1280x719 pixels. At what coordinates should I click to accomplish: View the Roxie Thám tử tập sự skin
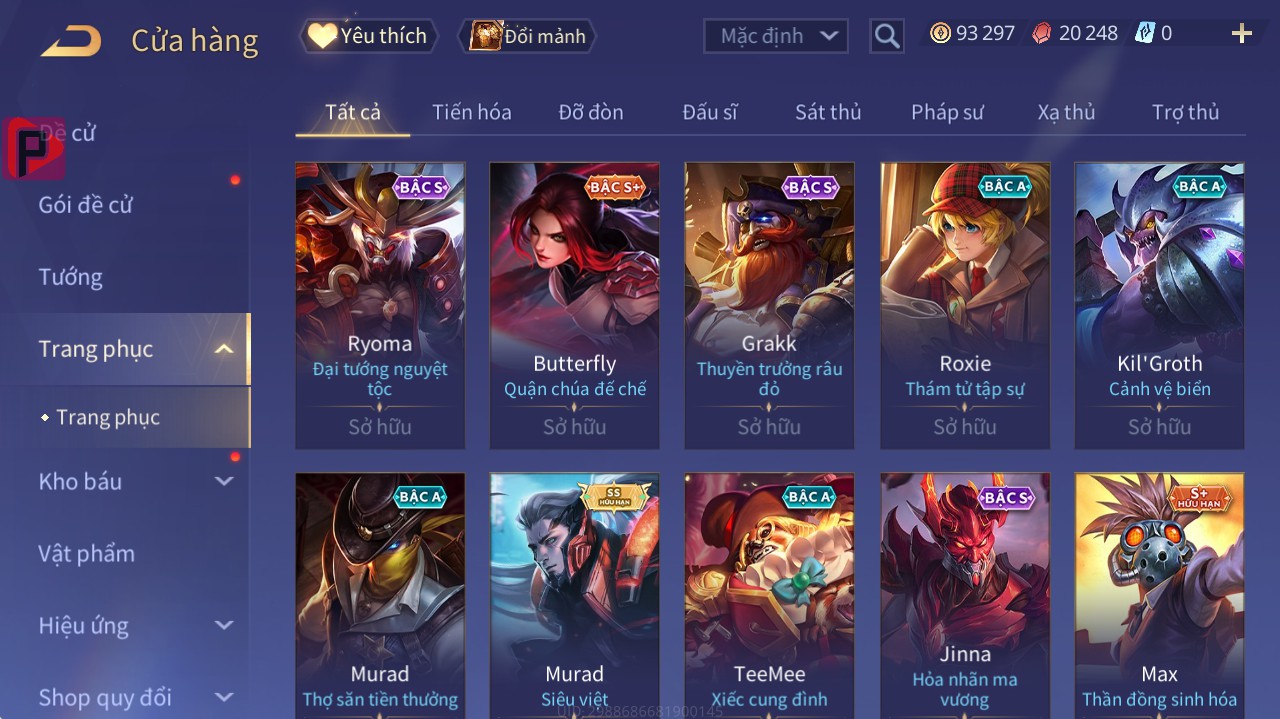click(965, 305)
